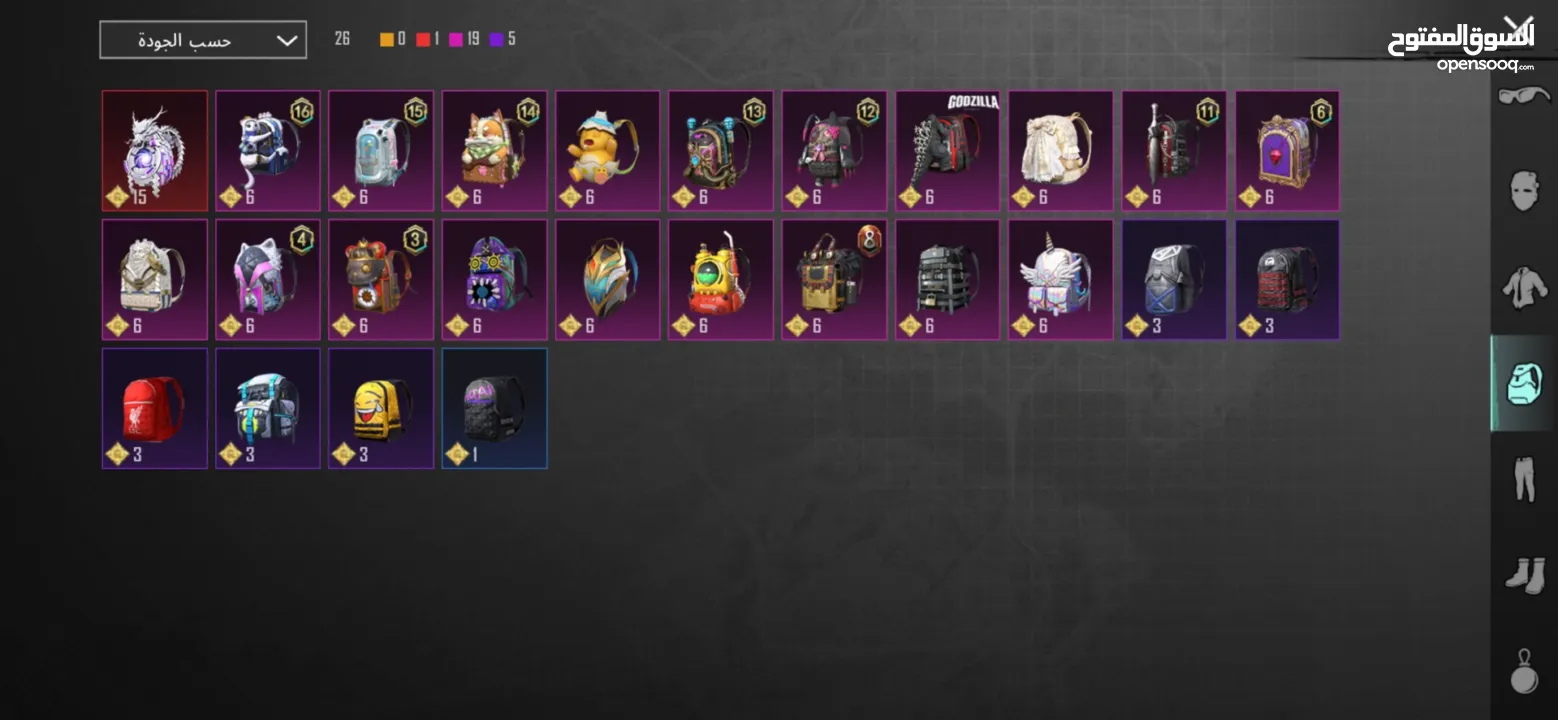Select the yellow duck backpack
This screenshot has height=720, width=1558.
(608, 151)
